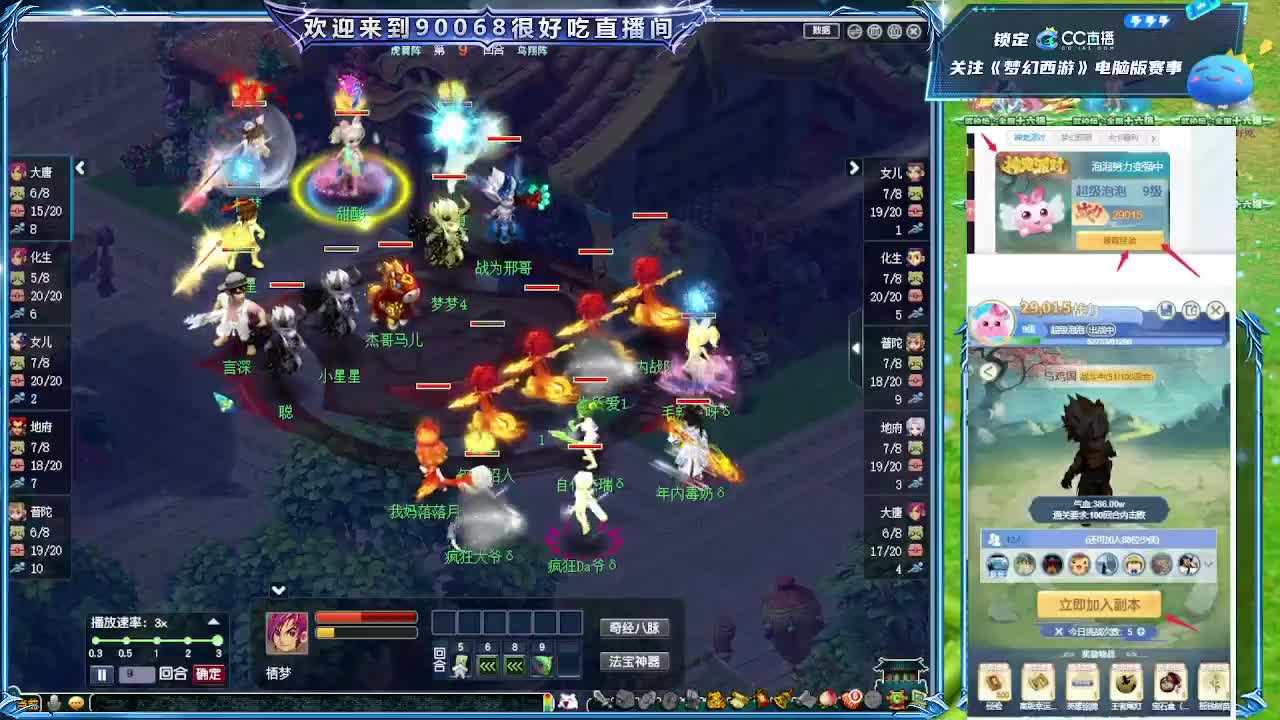Switch to the second tab in the pet event panel
Image resolution: width=1280 pixels, height=720 pixels.
[x=1076, y=137]
